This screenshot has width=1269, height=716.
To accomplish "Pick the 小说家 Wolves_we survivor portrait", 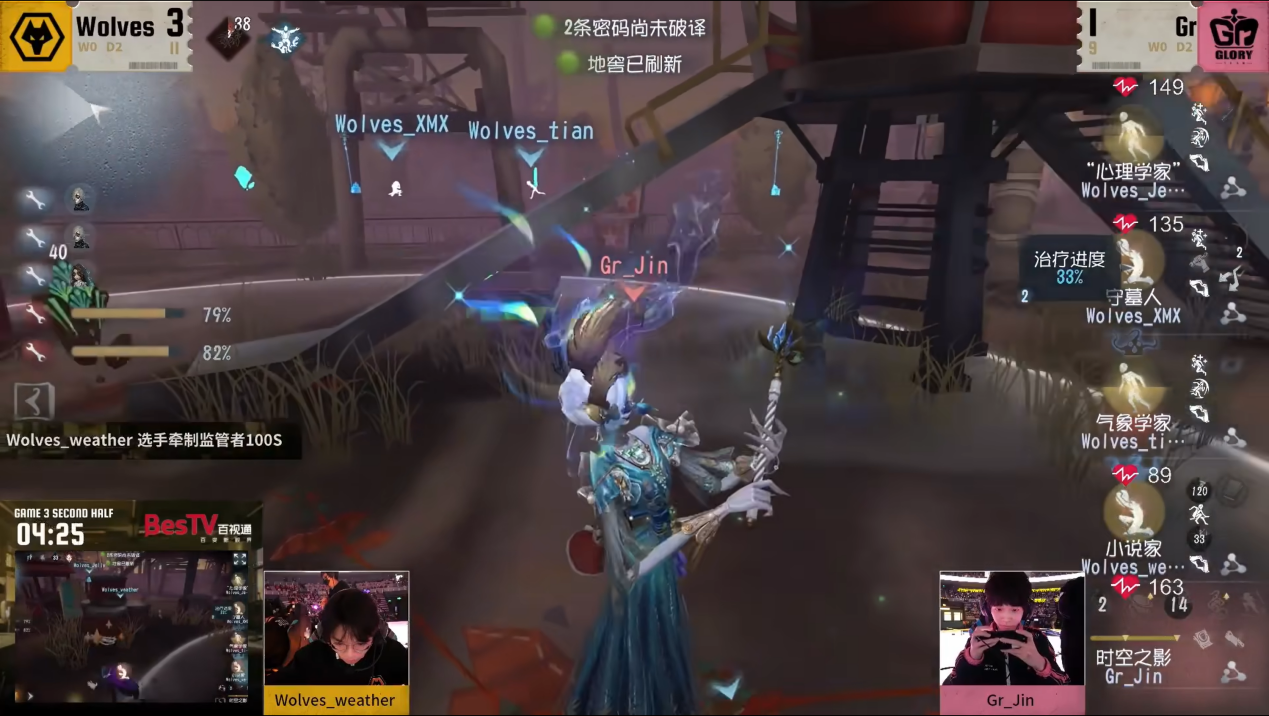I will point(1132,510).
